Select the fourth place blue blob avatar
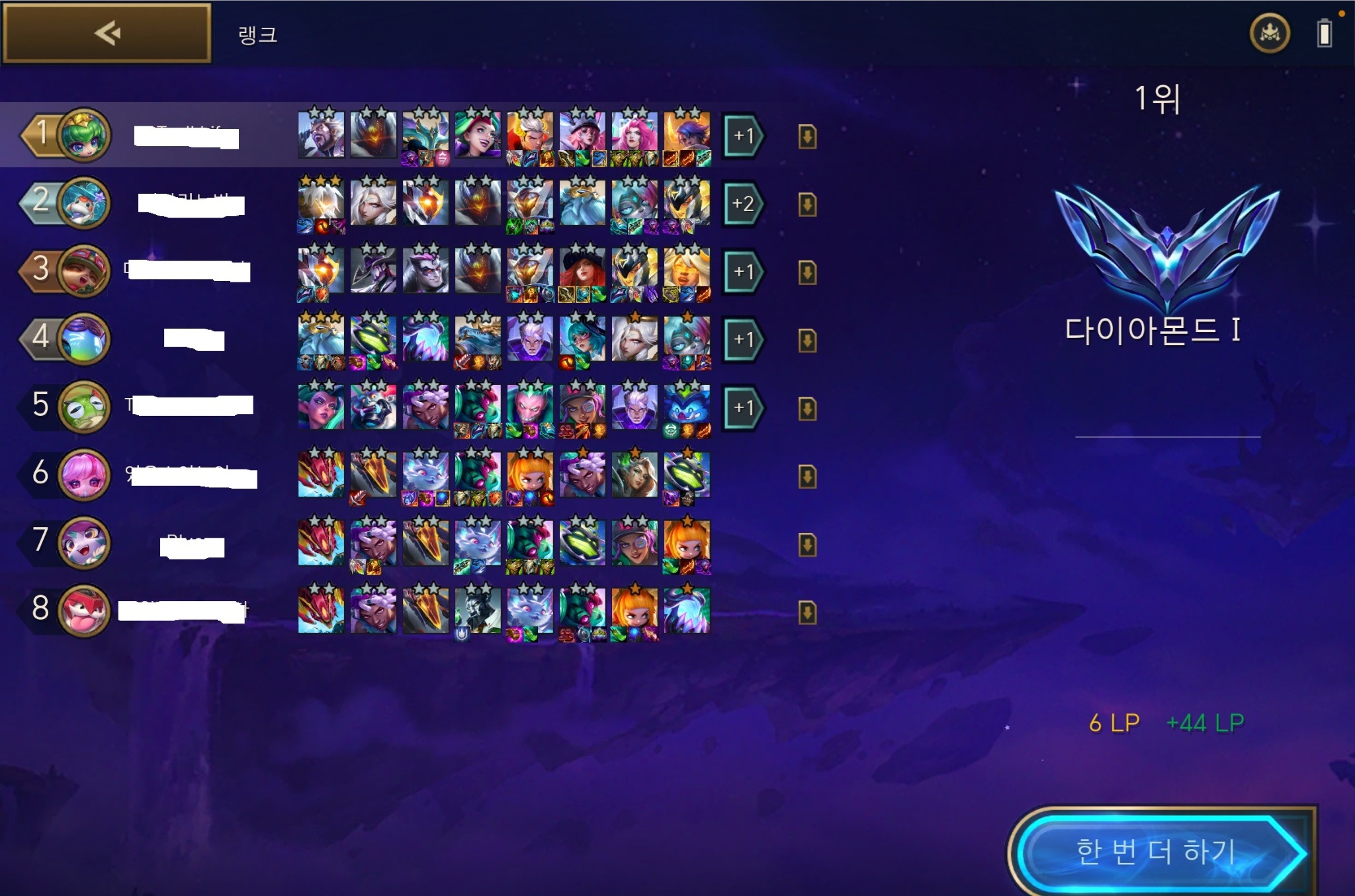The image size is (1355, 896). coord(84,339)
